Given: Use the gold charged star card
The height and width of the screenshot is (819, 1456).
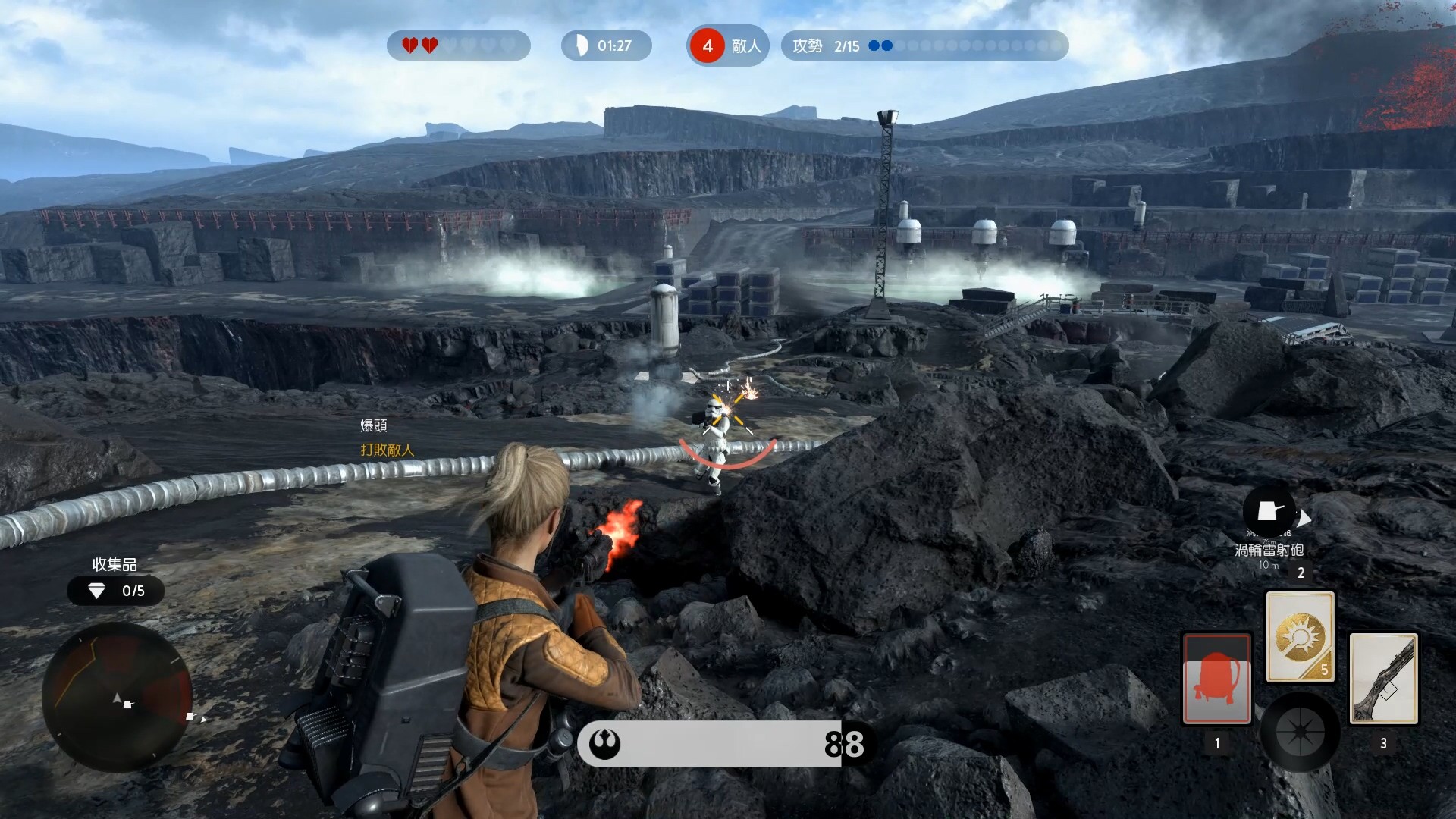Looking at the screenshot, I should (1300, 637).
